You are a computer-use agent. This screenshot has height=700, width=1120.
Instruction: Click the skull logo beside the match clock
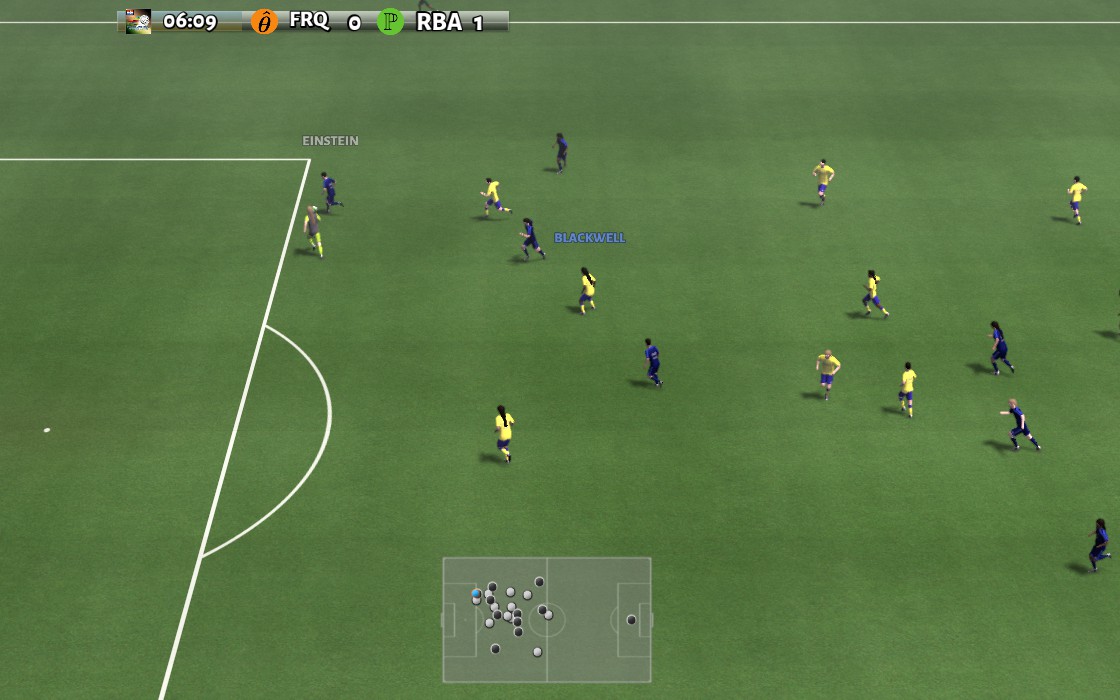pyautogui.click(x=138, y=22)
